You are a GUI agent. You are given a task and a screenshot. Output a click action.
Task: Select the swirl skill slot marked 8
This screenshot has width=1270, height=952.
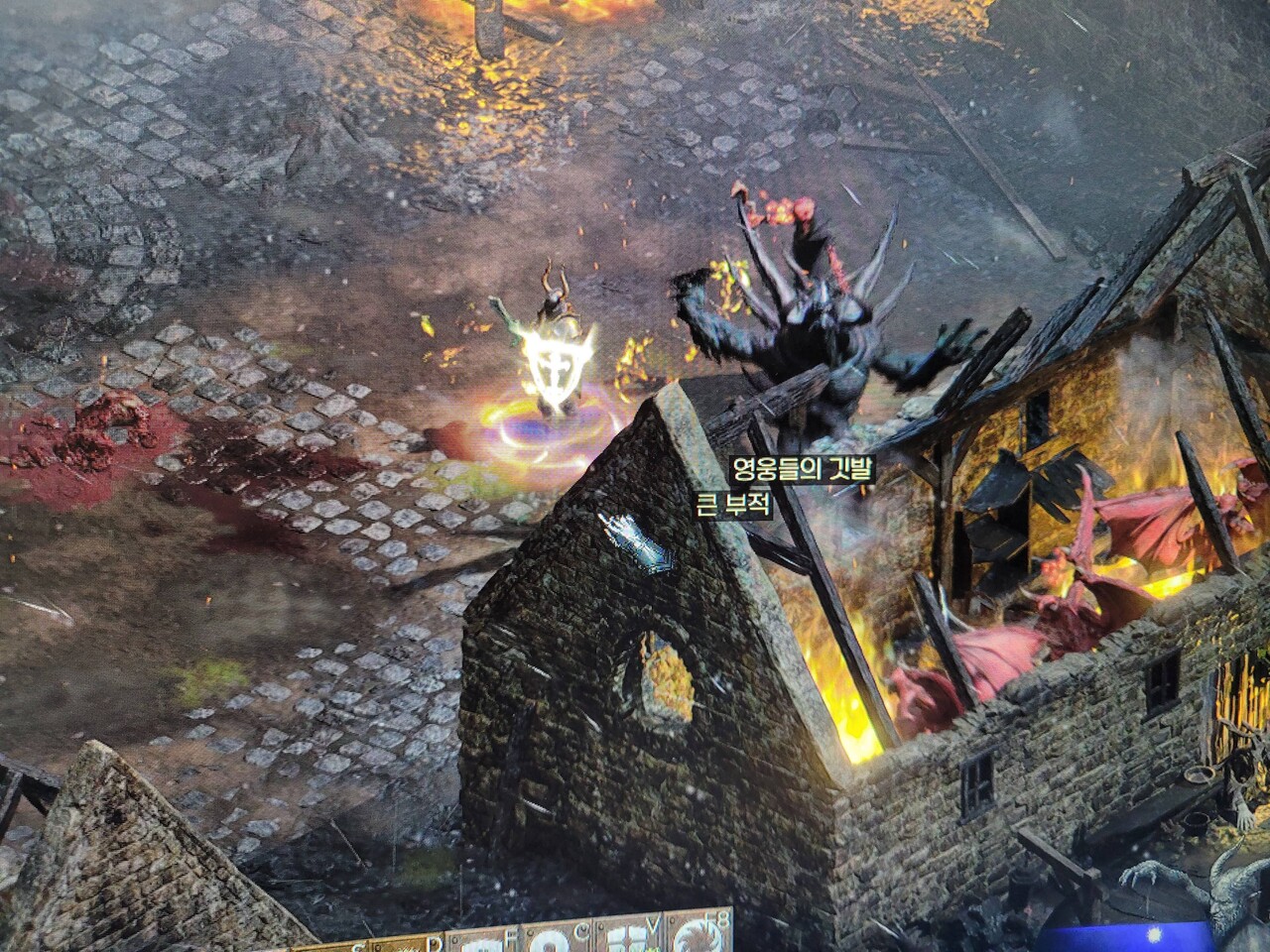(x=702, y=937)
